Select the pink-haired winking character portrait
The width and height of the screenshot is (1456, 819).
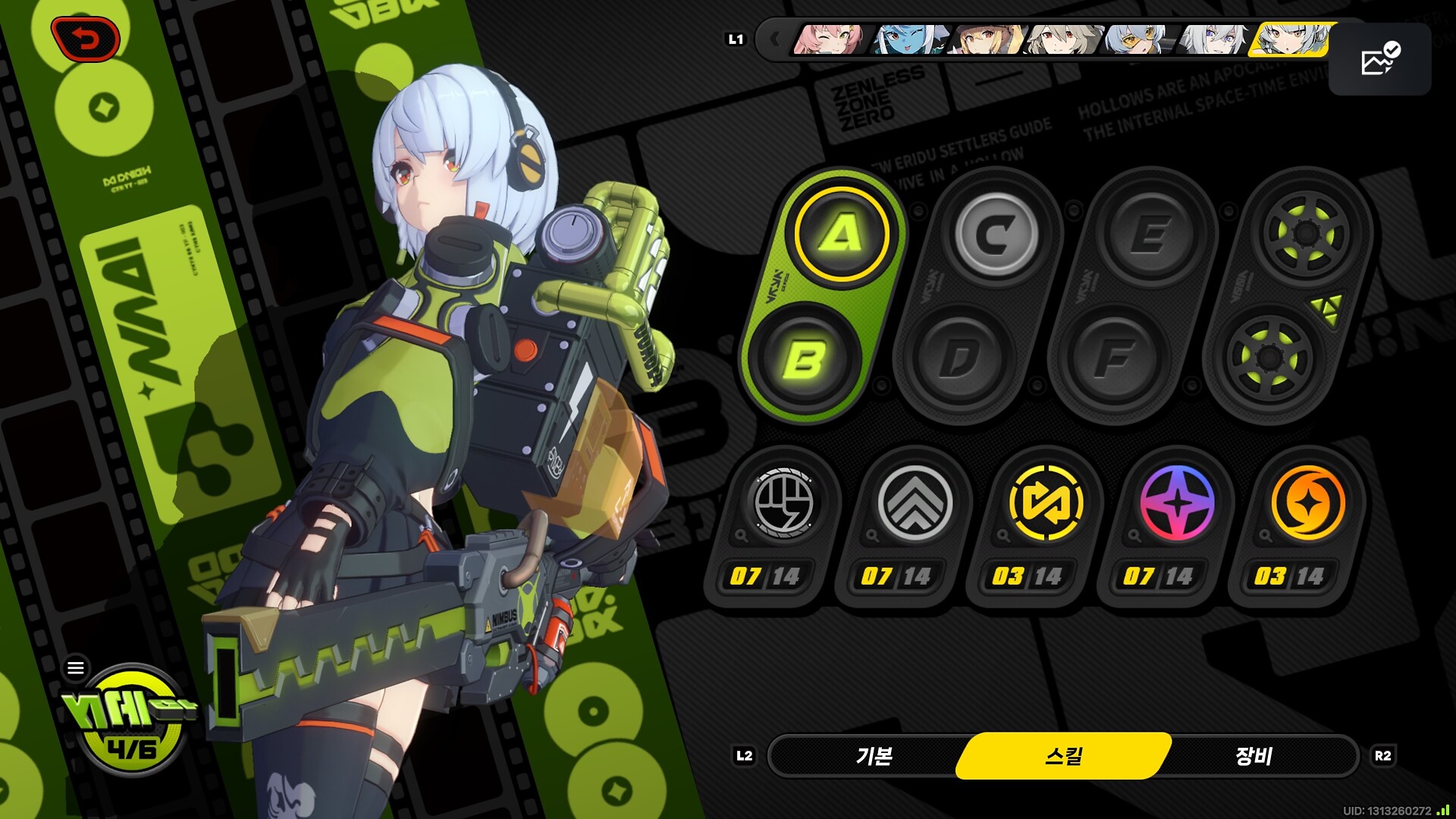[828, 39]
